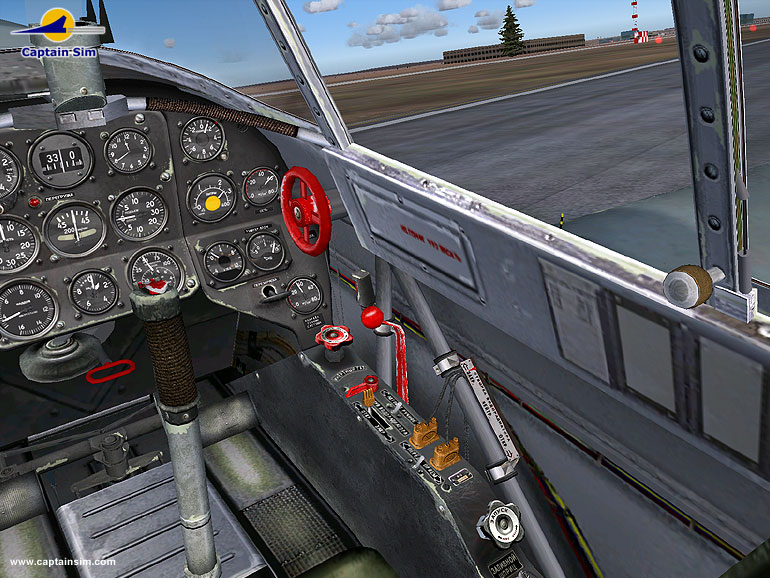Click the wooden canopy handle knob
Image resolution: width=770 pixels, height=578 pixels.
tap(688, 286)
